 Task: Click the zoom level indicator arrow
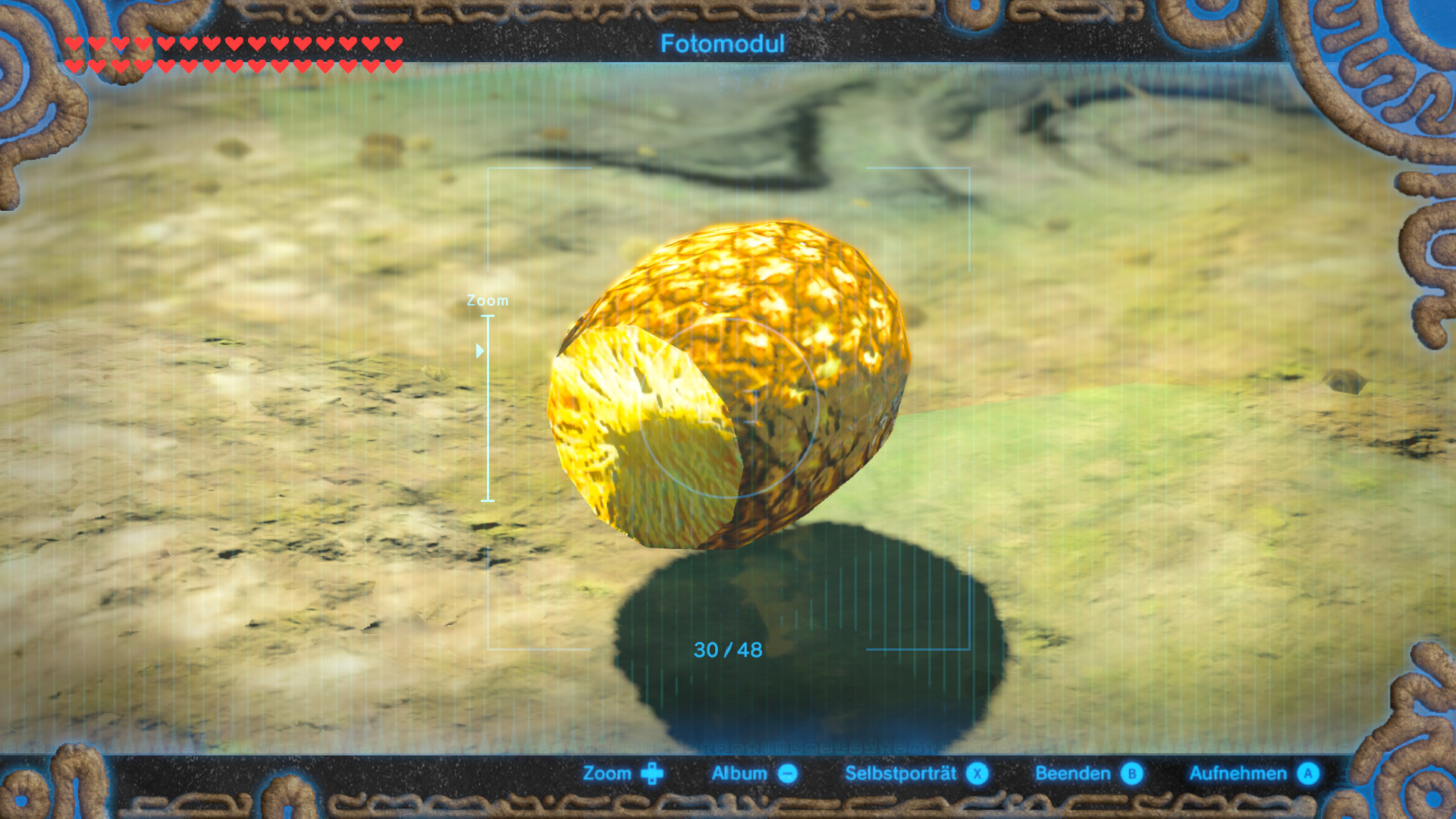480,350
